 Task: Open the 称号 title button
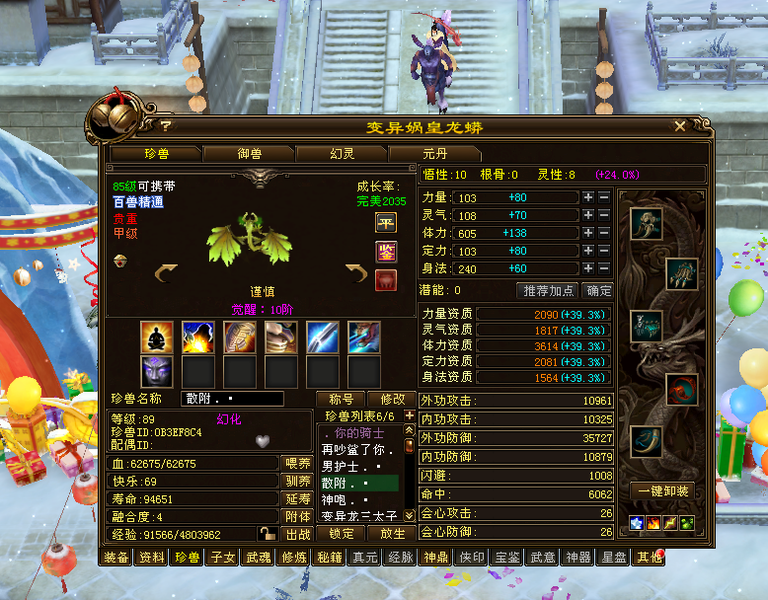[x=340, y=399]
